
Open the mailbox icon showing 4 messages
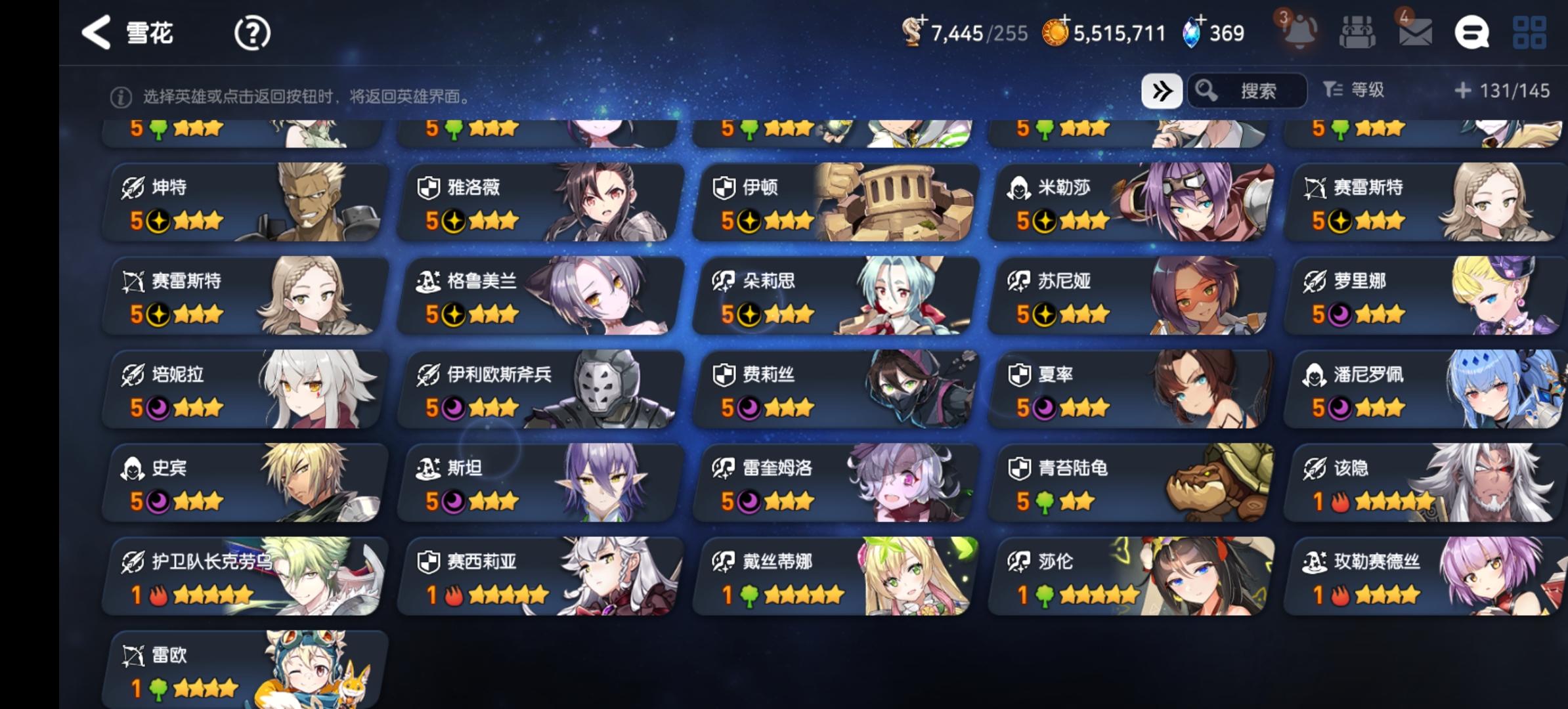point(1416,33)
